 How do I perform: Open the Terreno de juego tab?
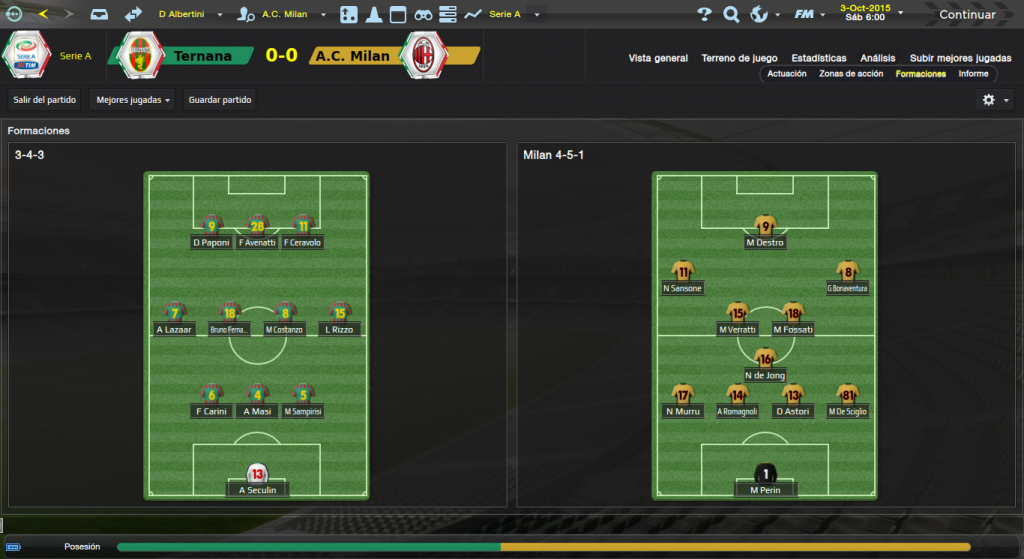pos(739,58)
